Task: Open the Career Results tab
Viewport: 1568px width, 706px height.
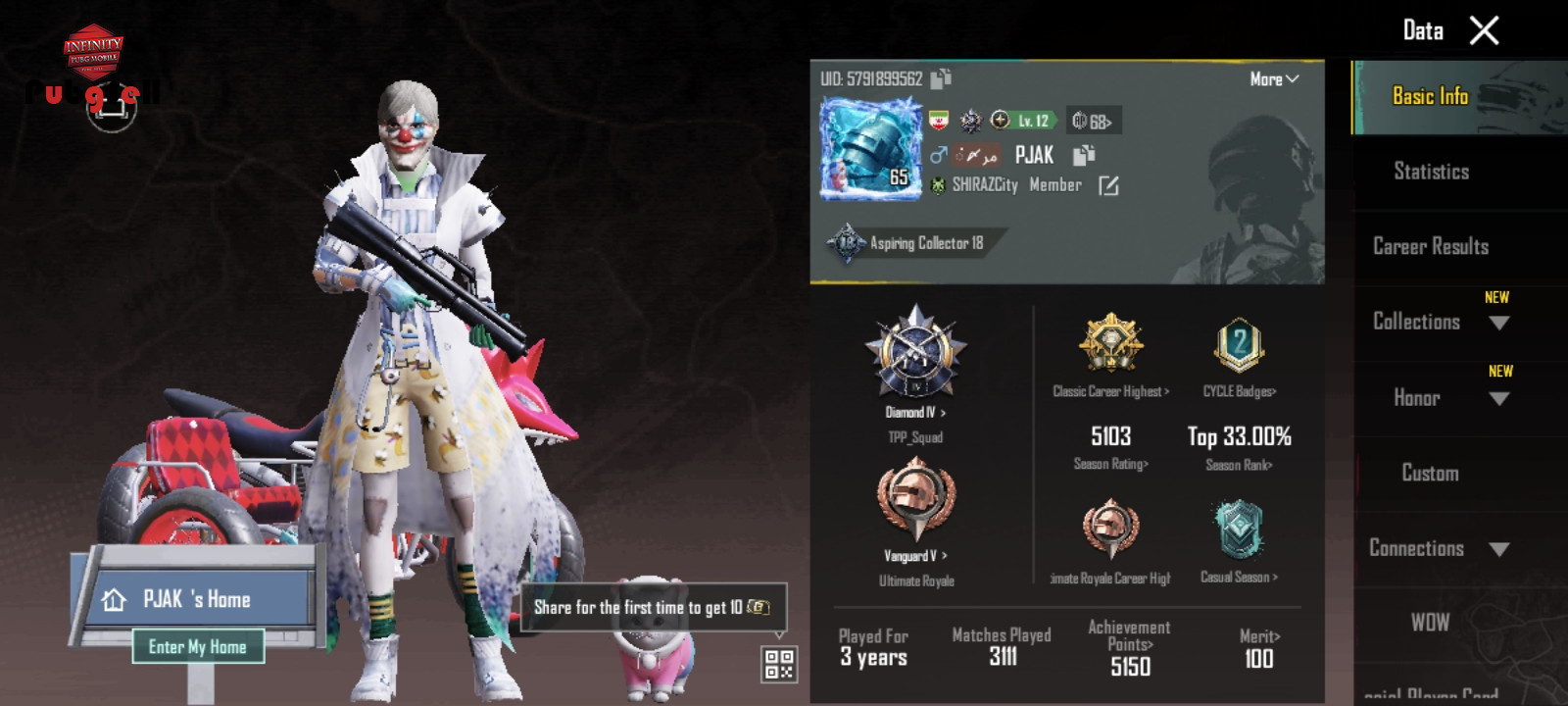Action: pos(1431,246)
